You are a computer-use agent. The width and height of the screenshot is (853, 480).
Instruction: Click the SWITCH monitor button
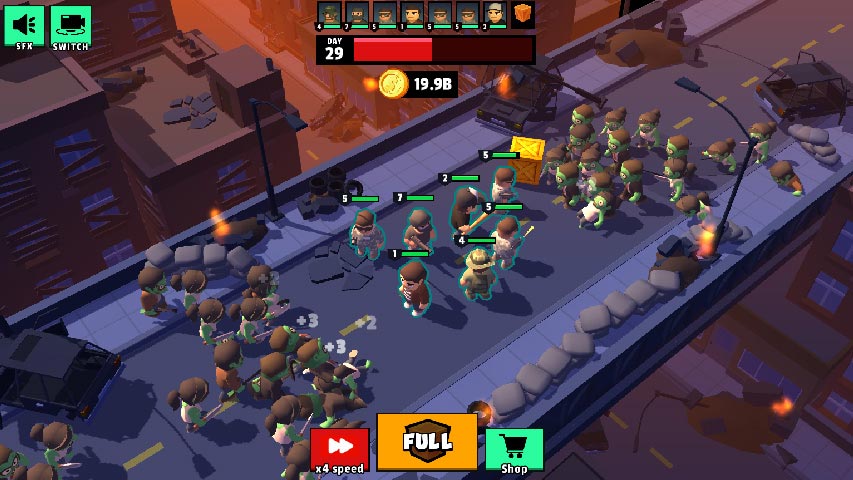pos(70,24)
